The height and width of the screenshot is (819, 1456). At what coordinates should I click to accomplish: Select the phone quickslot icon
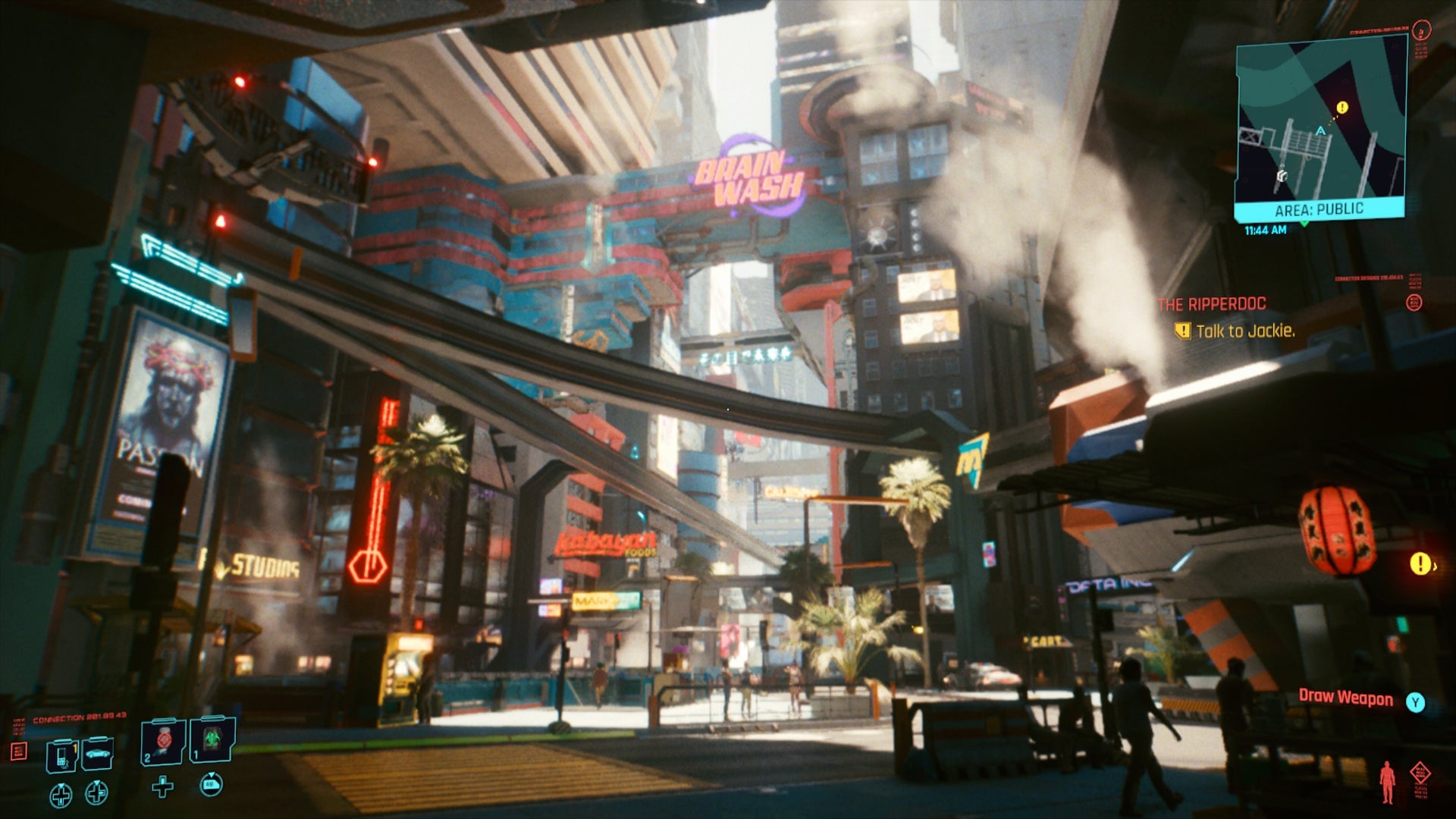(x=61, y=755)
